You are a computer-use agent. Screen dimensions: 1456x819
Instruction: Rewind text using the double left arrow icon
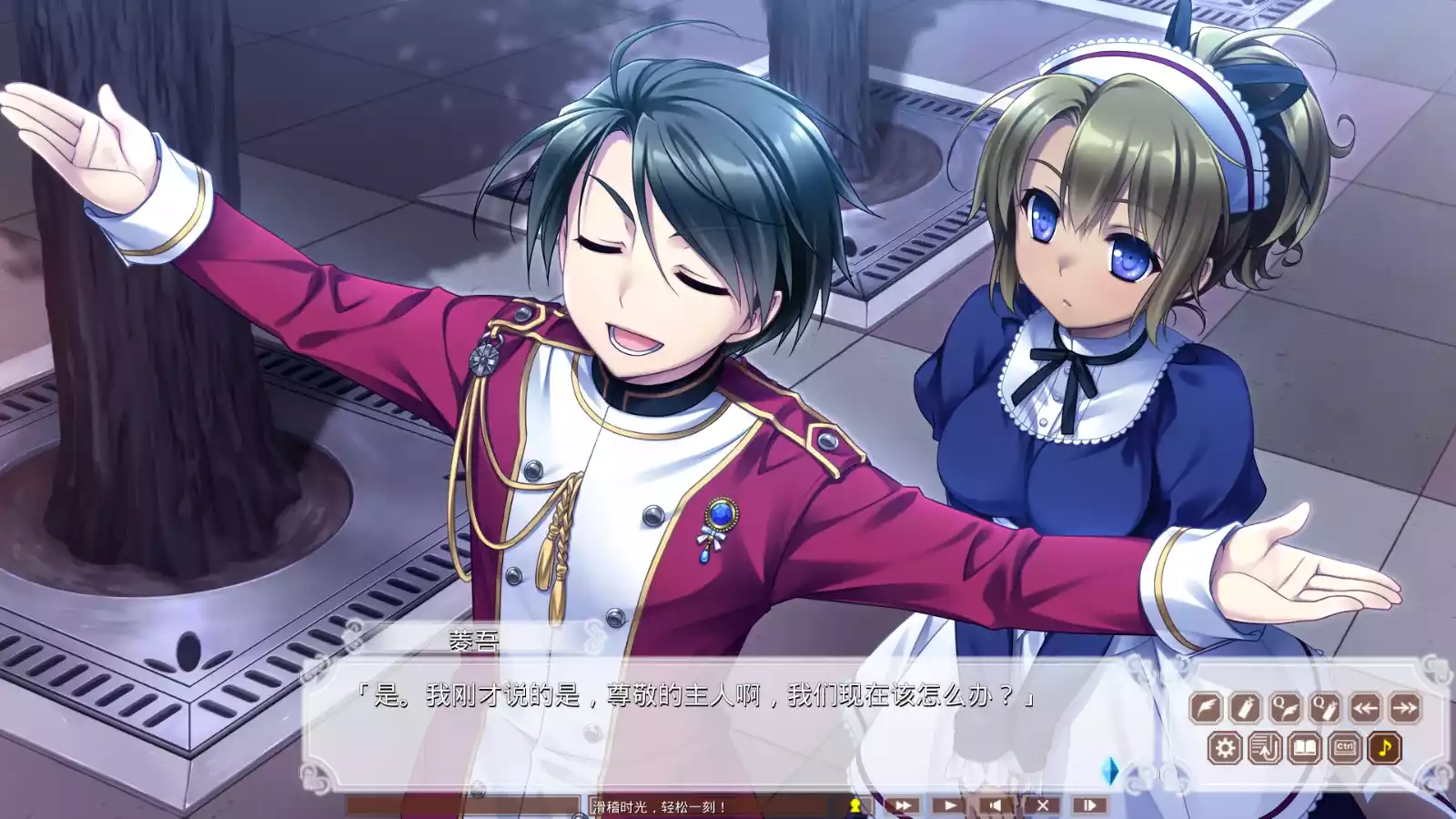click(x=1363, y=708)
